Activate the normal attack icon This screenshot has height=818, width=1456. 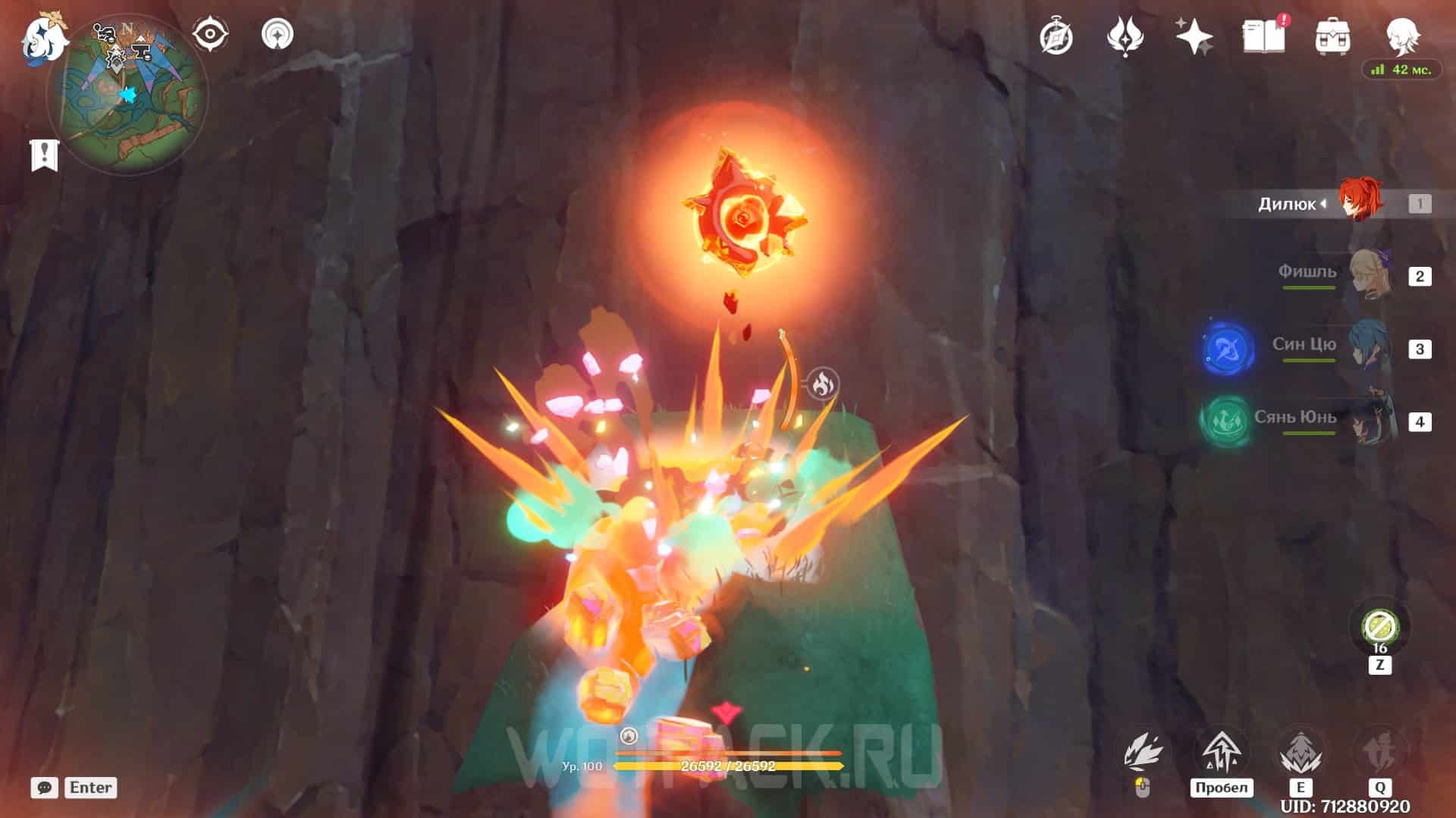click(1144, 753)
